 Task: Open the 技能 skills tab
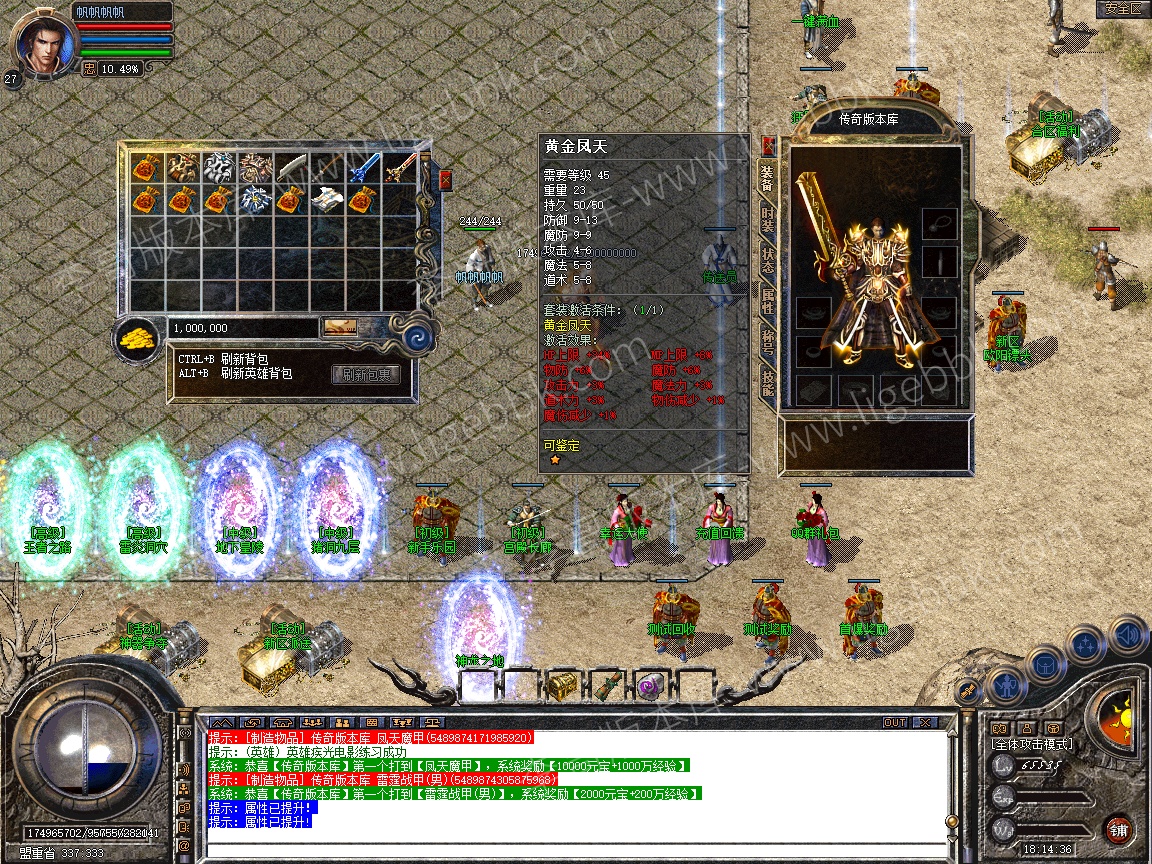pyautogui.click(x=768, y=383)
